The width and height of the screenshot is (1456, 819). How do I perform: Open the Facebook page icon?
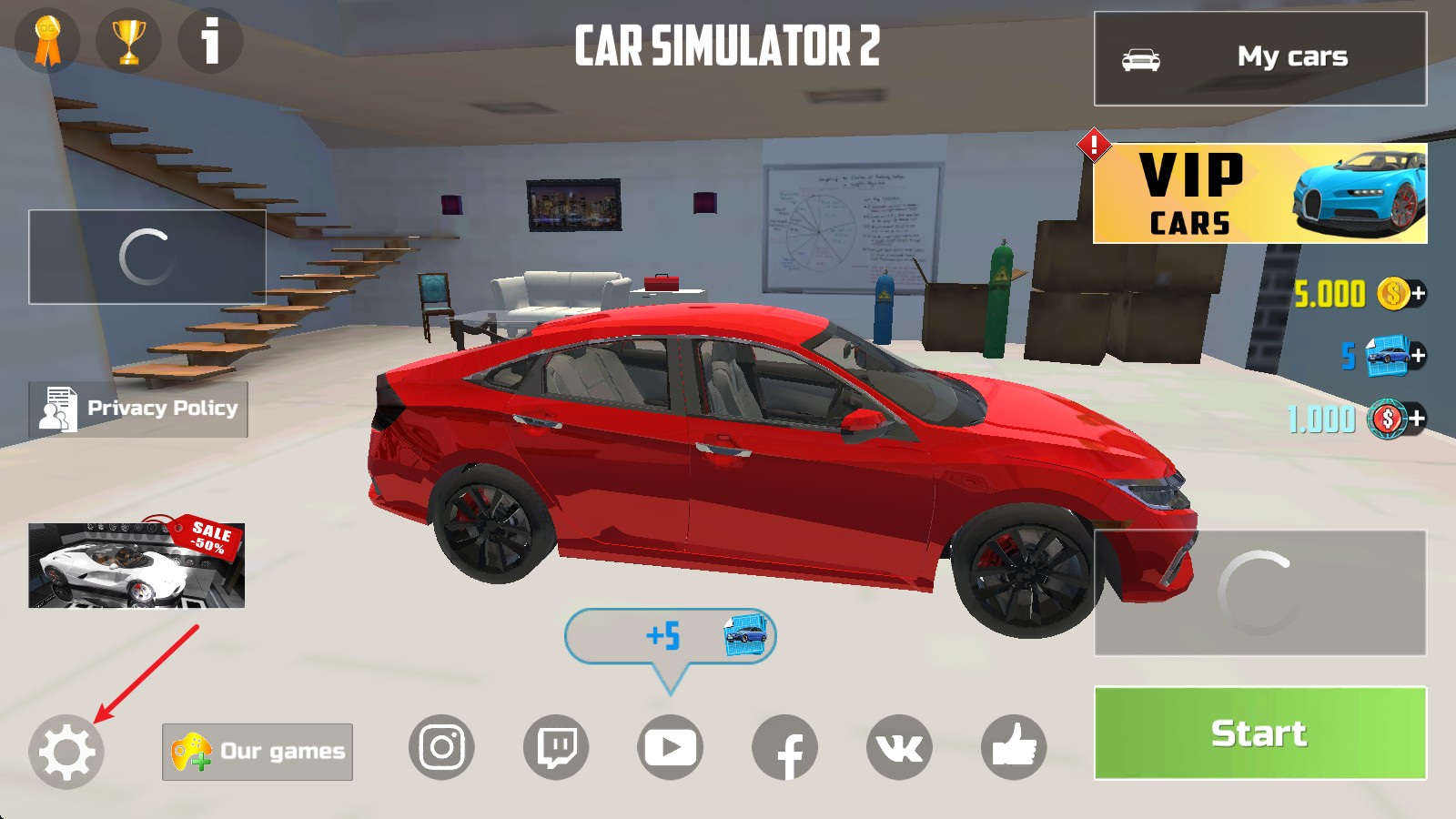787,748
